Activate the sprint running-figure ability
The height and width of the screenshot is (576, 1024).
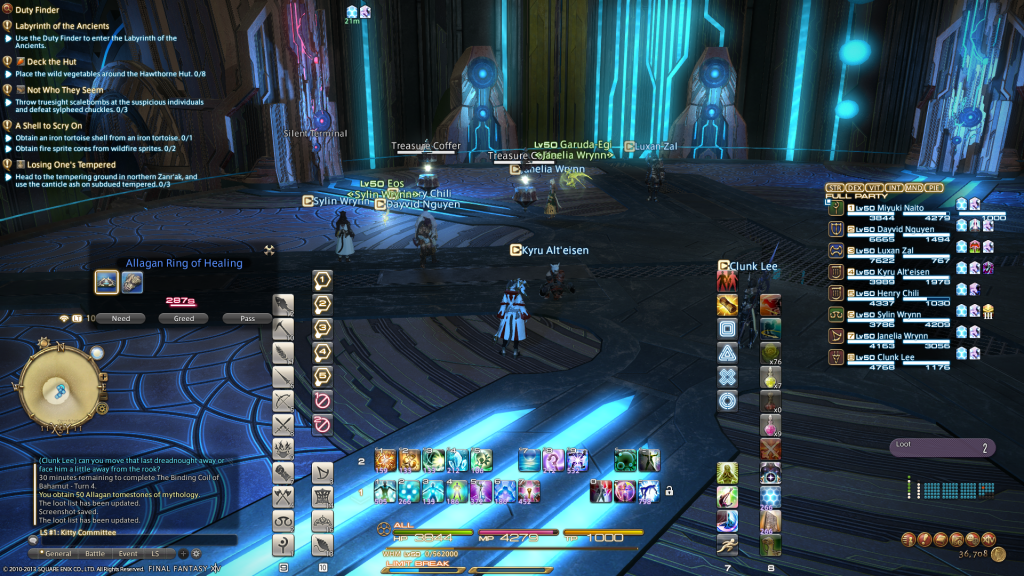727,544
